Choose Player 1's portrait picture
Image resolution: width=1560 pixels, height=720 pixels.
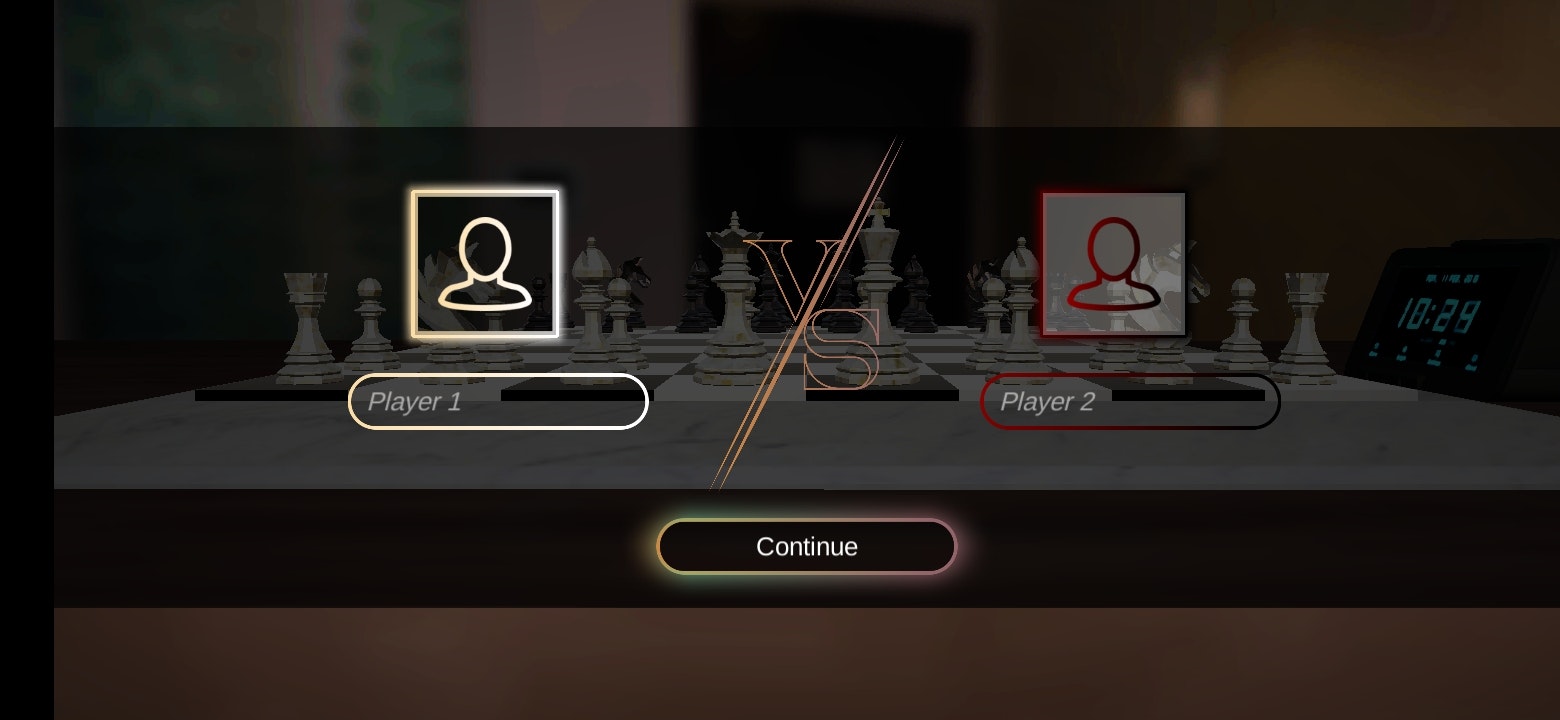click(487, 265)
